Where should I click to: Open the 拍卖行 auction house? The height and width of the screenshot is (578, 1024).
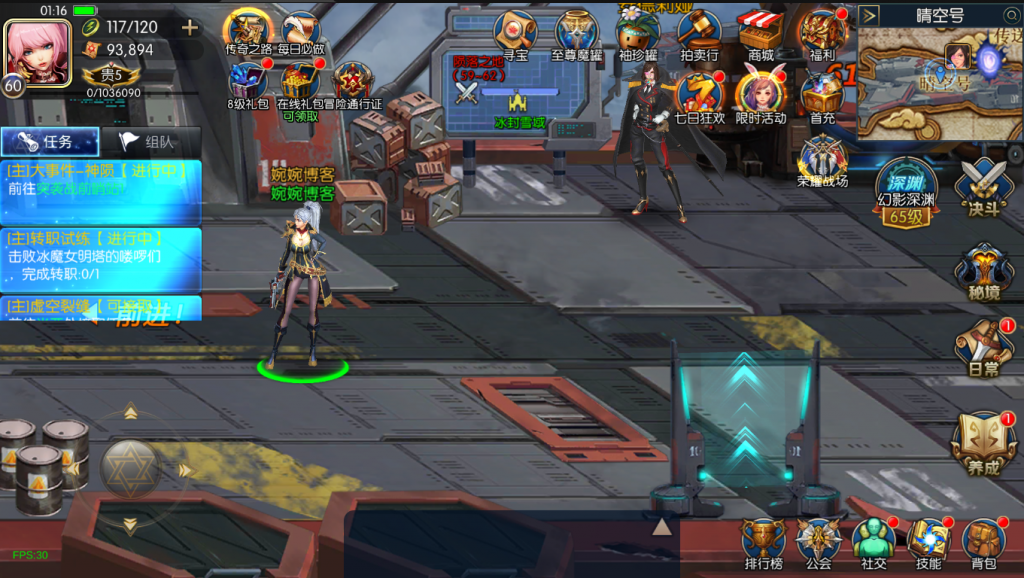pos(699,36)
